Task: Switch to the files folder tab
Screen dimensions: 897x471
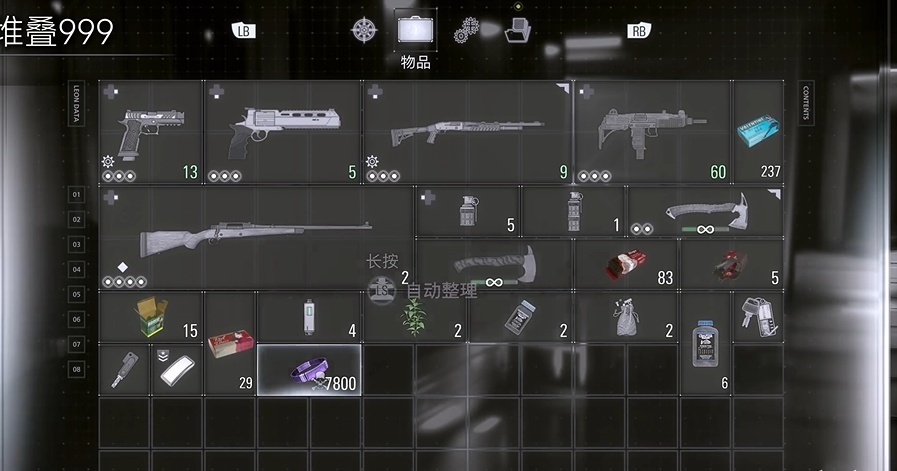Action: point(517,30)
